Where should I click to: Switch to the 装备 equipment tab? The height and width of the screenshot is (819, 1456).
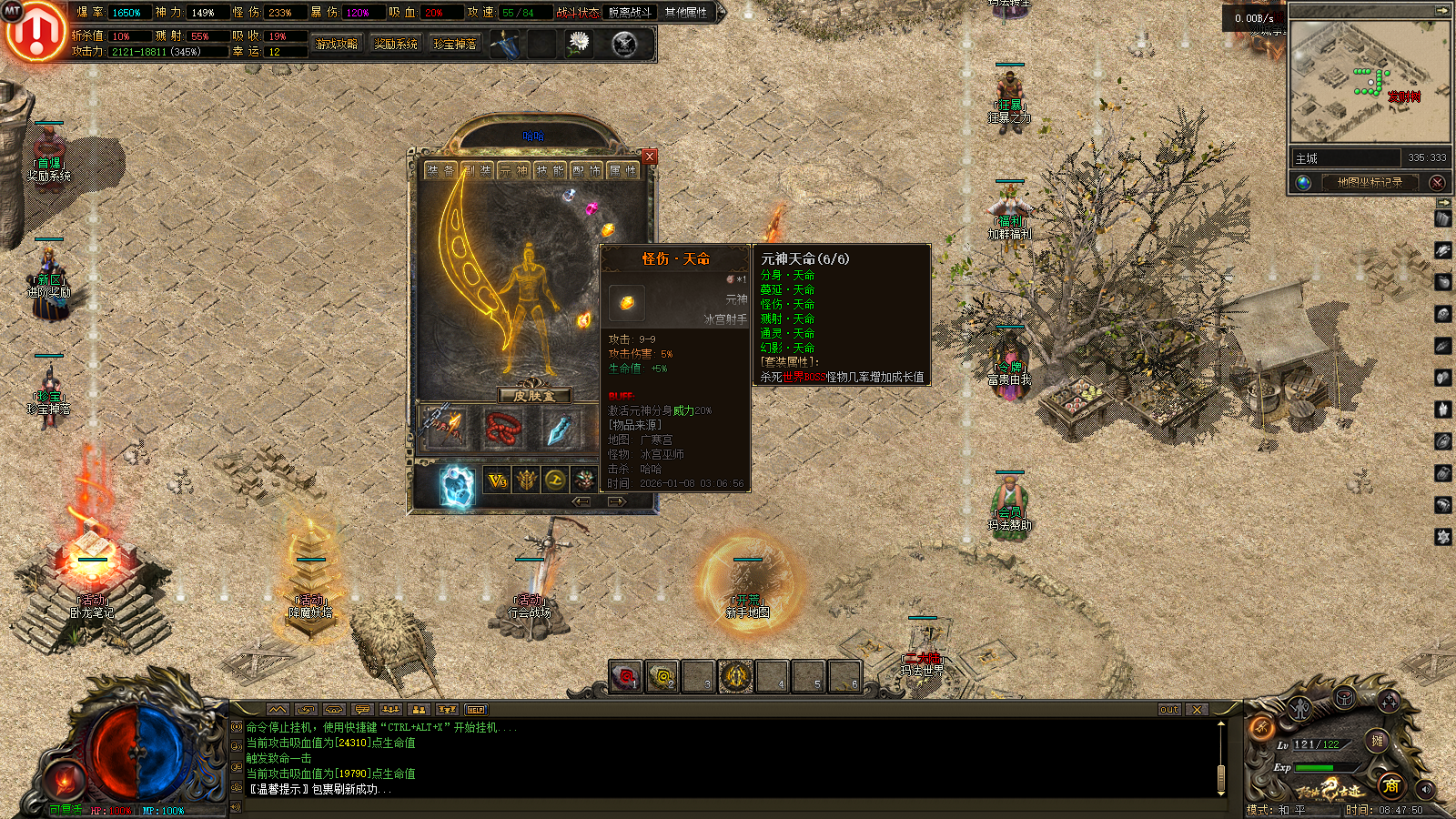tap(440, 170)
